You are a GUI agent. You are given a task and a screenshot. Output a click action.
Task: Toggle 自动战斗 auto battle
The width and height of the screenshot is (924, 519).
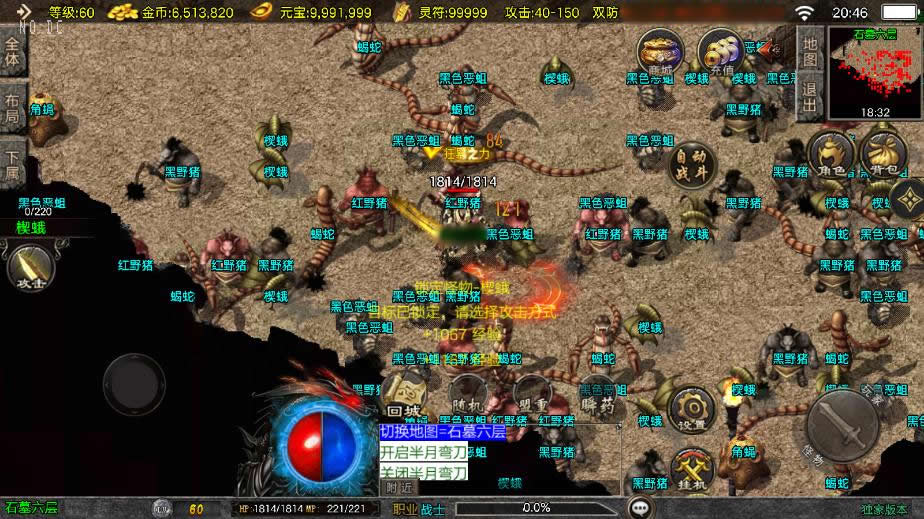tap(691, 165)
